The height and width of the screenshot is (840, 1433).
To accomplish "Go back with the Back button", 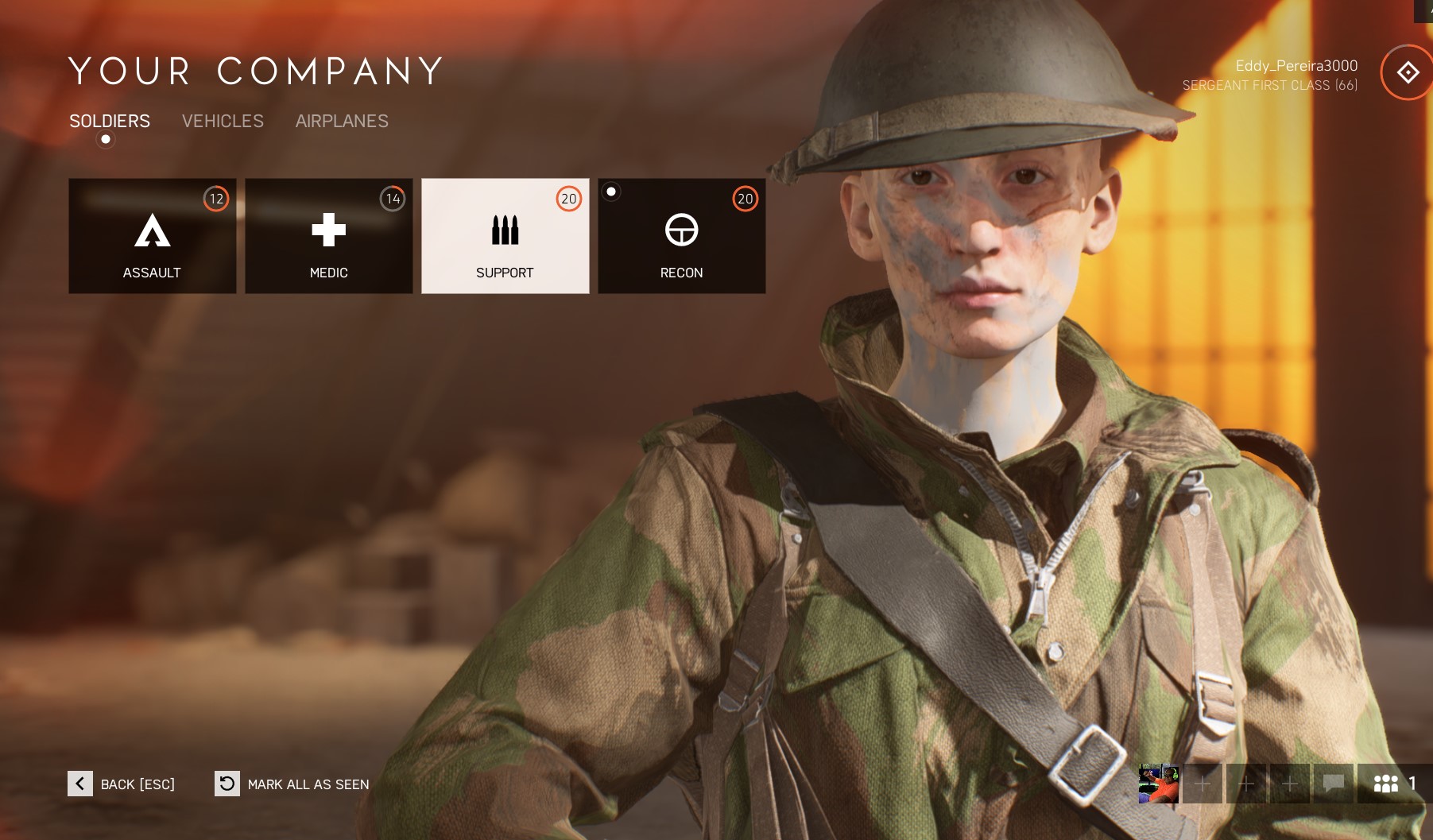I will pyautogui.click(x=122, y=784).
